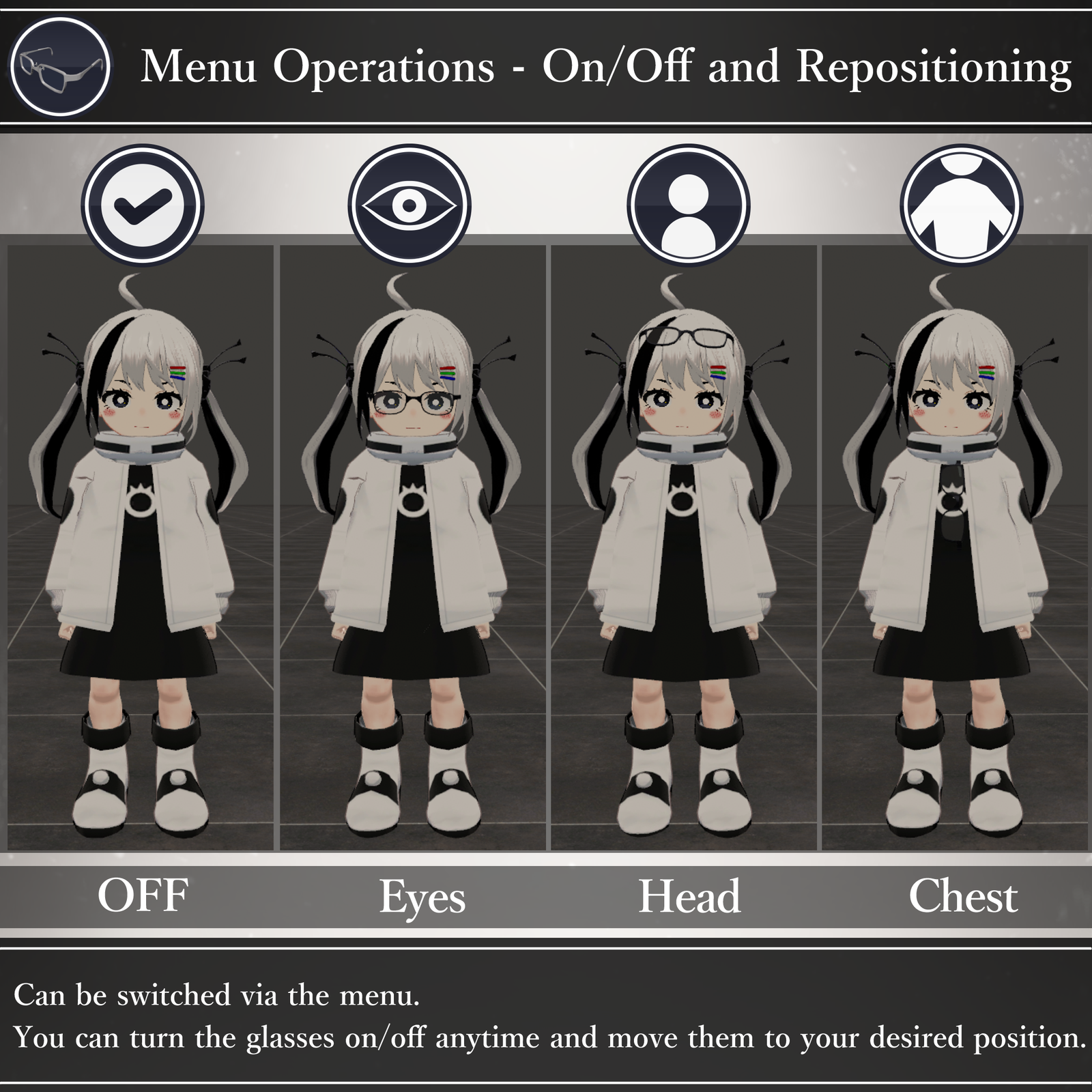Select the eye icon menu option

[409, 205]
